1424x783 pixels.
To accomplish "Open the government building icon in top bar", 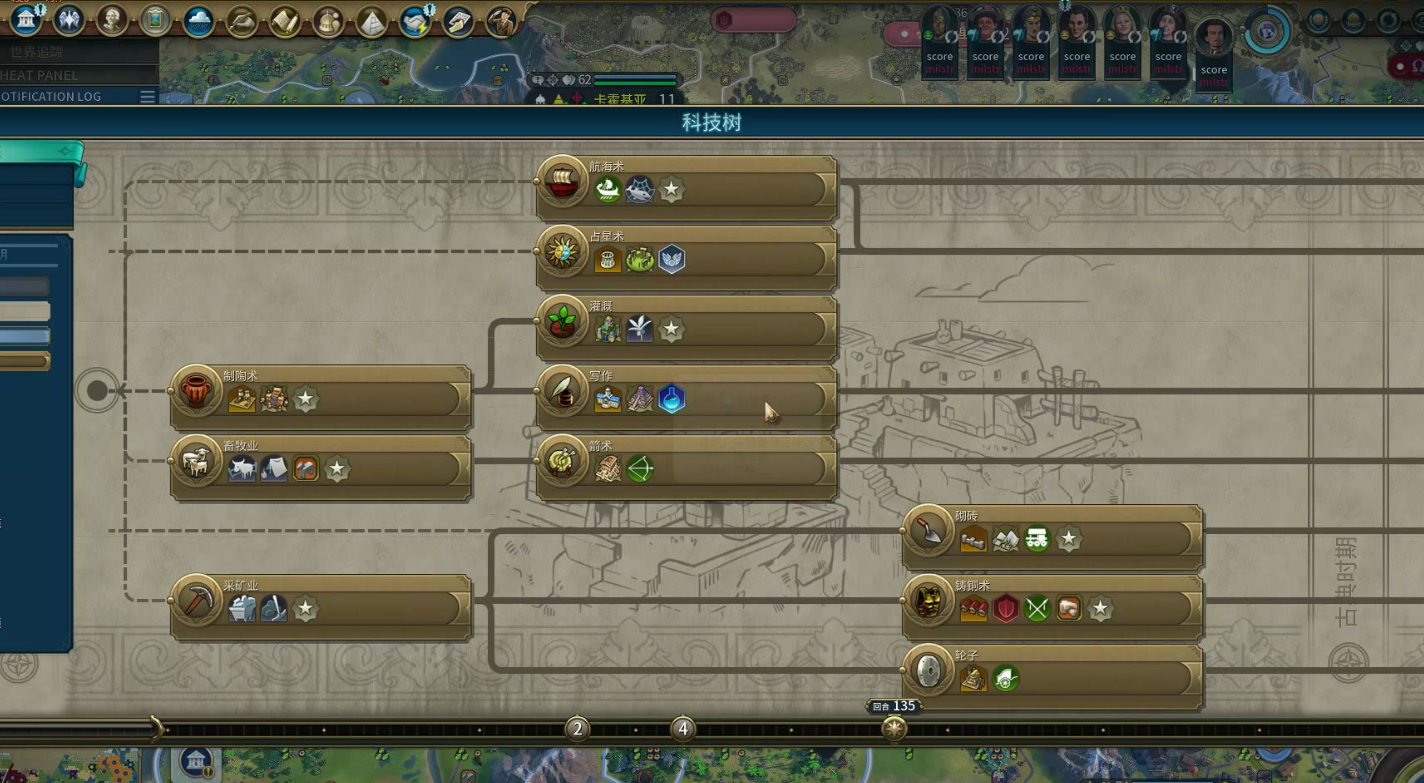I will click(x=27, y=19).
